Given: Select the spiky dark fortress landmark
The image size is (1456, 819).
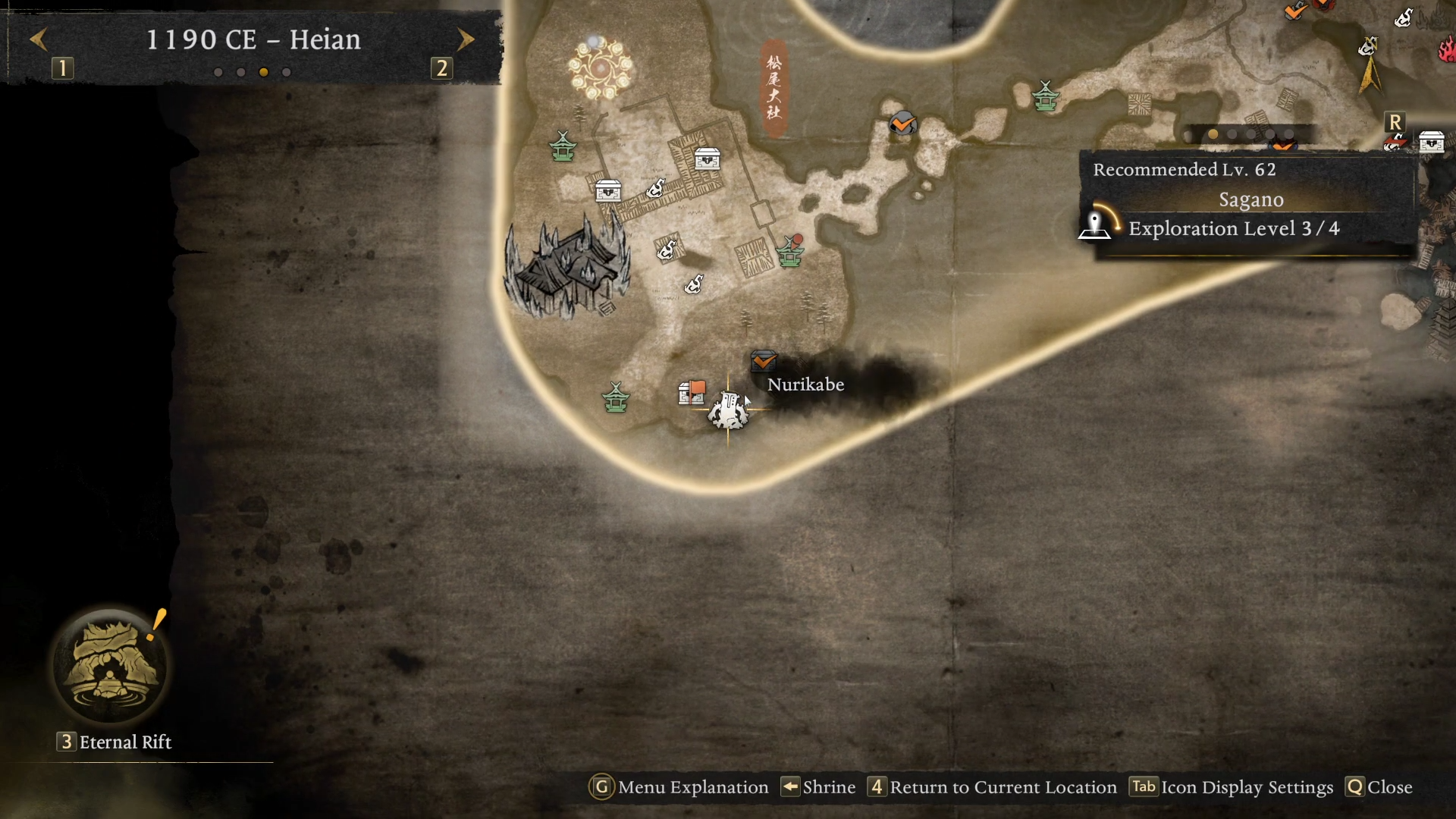Looking at the screenshot, I should click(x=566, y=267).
